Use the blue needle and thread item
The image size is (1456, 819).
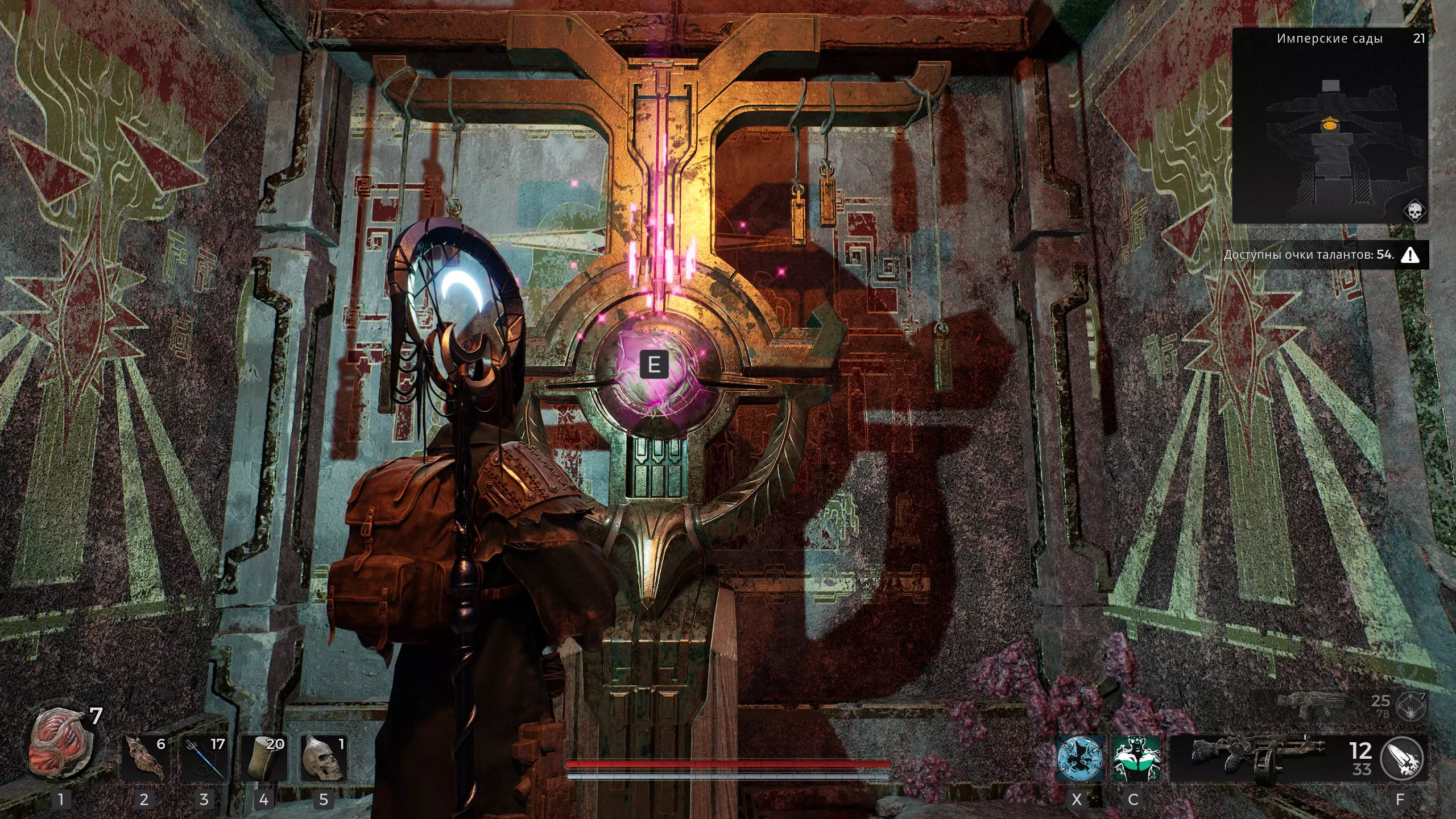(204, 759)
